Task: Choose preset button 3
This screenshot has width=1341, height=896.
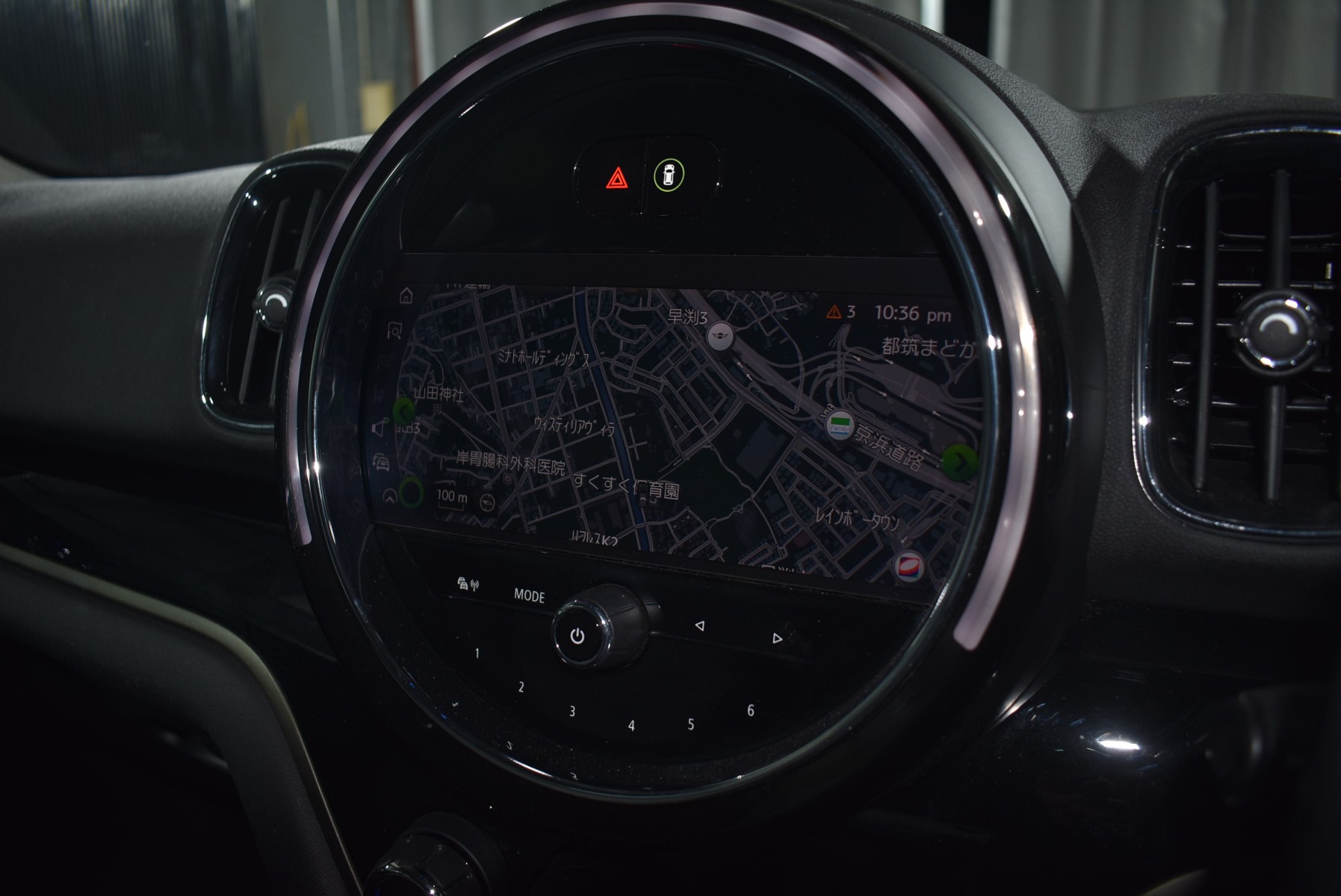Action: click(x=572, y=711)
